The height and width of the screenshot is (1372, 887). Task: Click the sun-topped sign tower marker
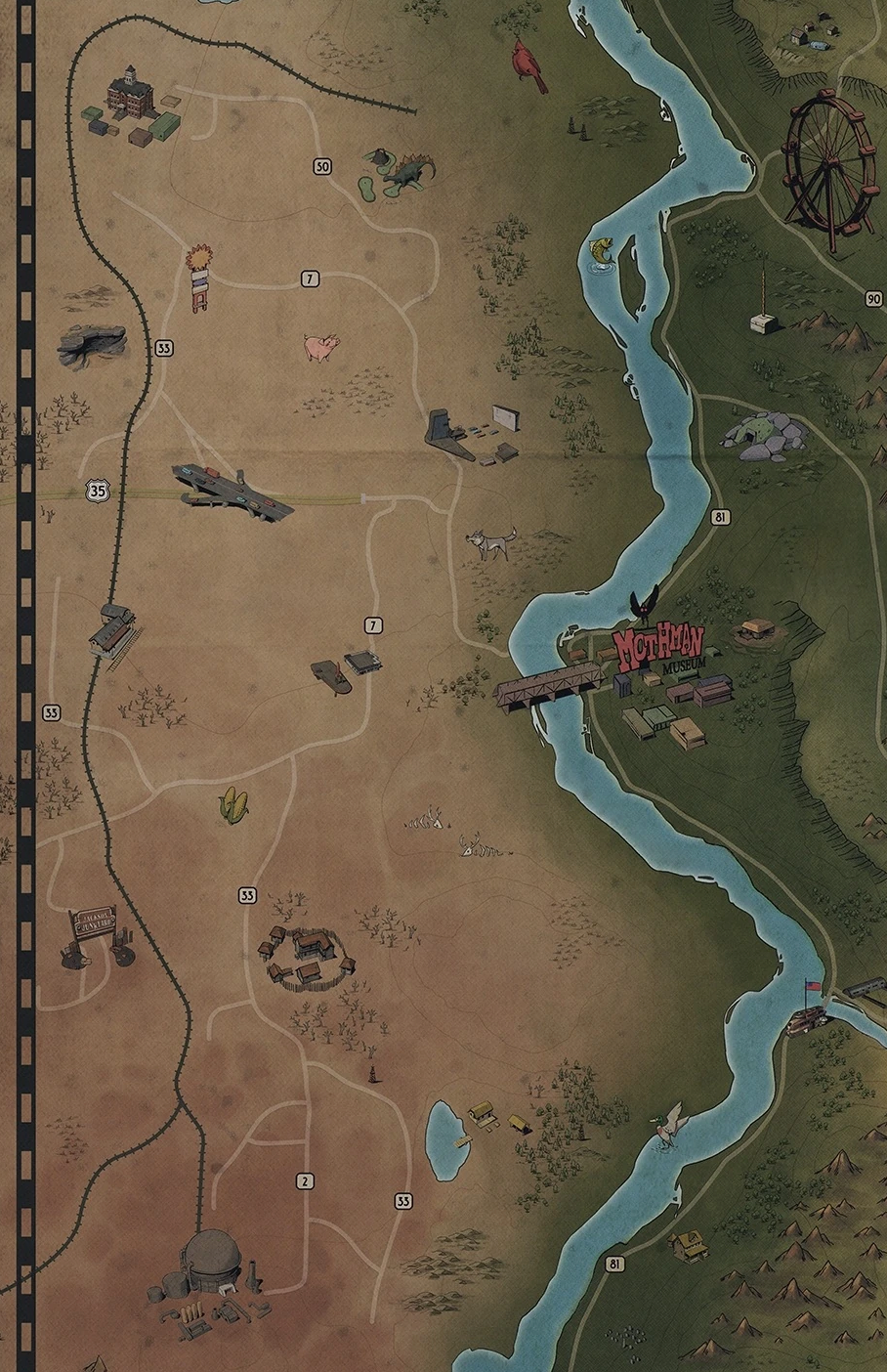point(200,278)
